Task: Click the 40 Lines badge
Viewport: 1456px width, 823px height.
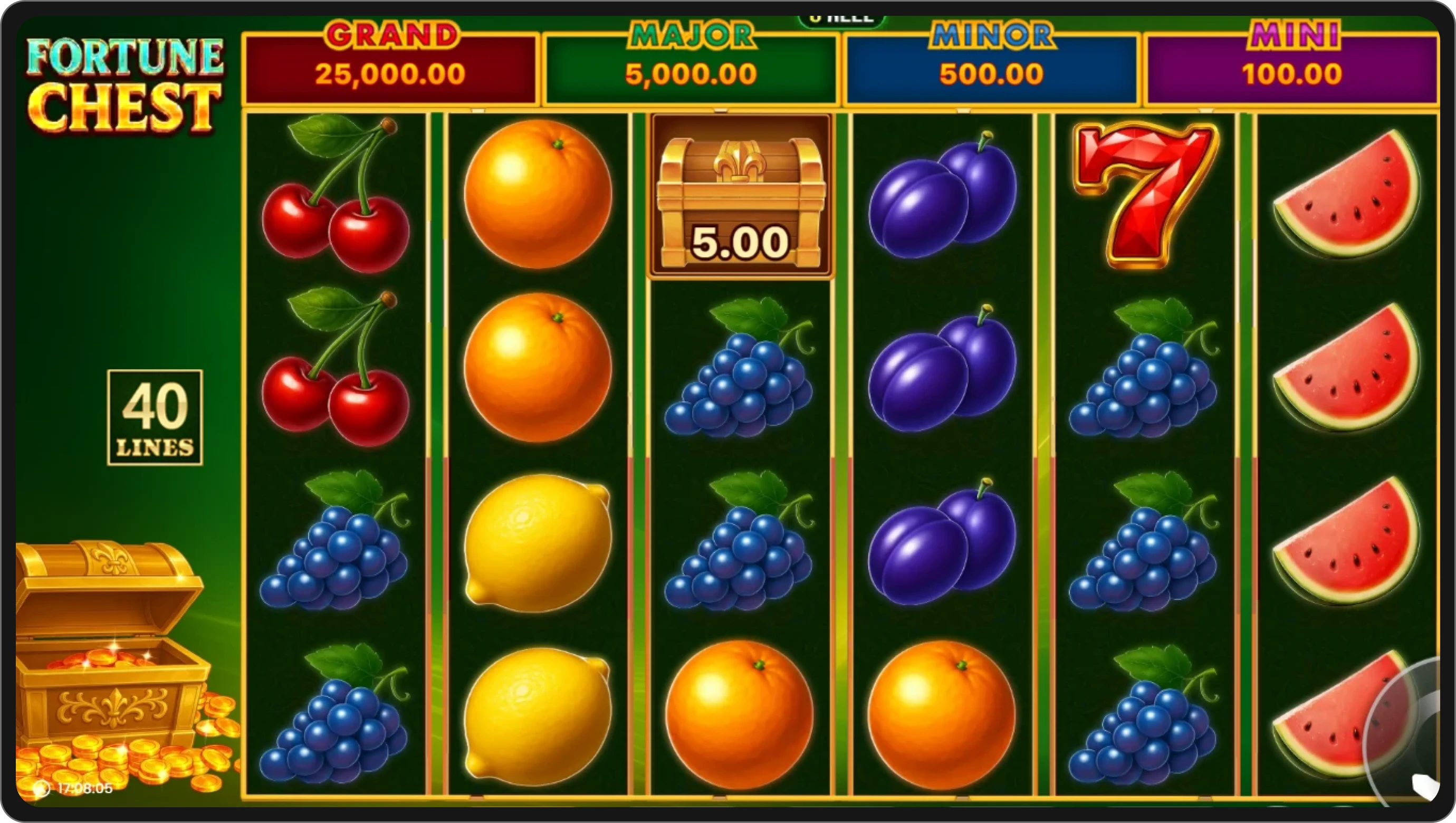Action: point(155,418)
